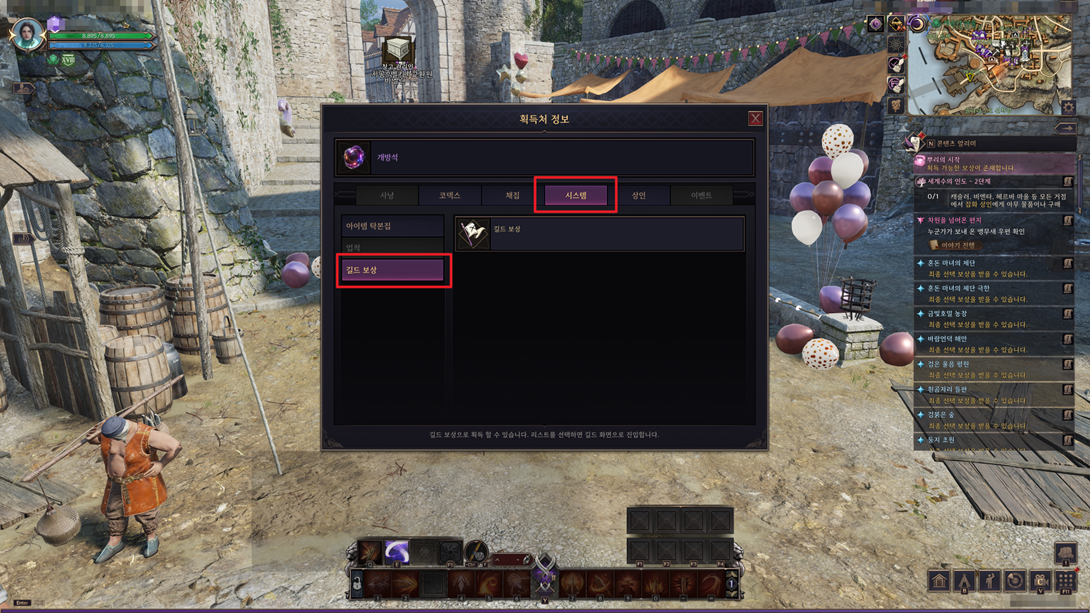
Task: Select the 채집 tab
Action: coord(513,196)
